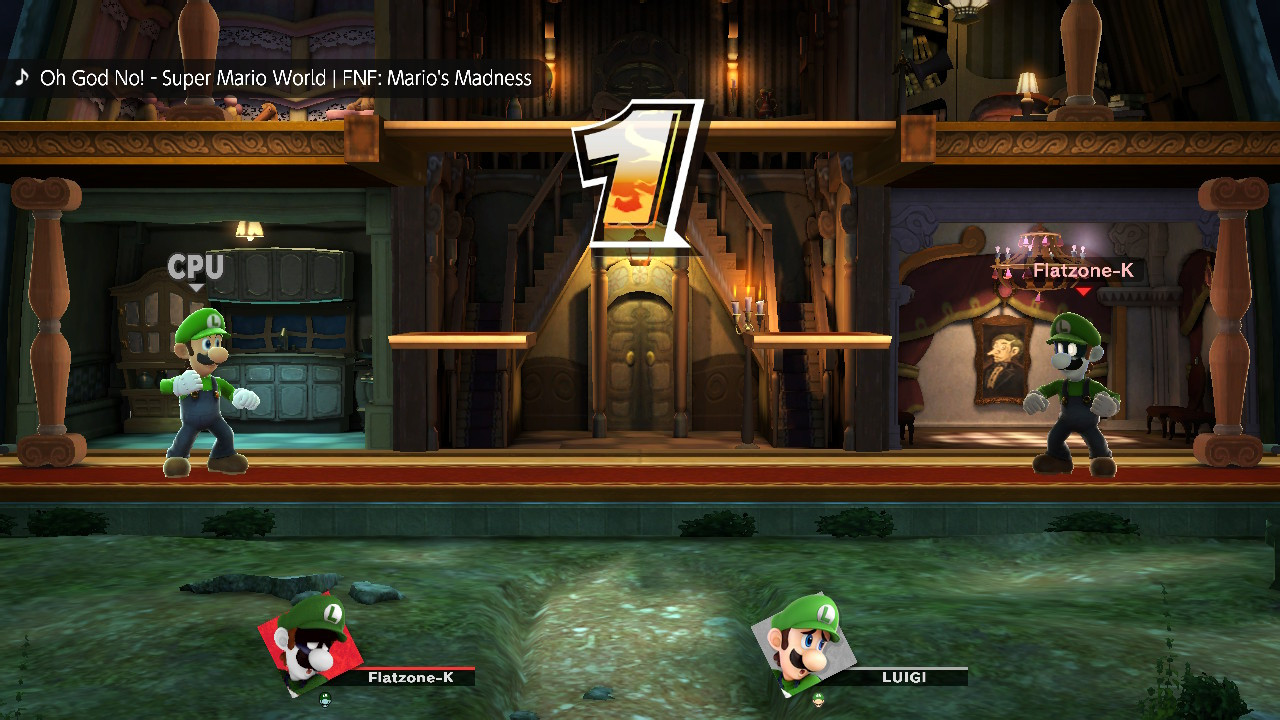The height and width of the screenshot is (720, 1280).
Task: Click the song title text in the banner
Action: point(285,78)
